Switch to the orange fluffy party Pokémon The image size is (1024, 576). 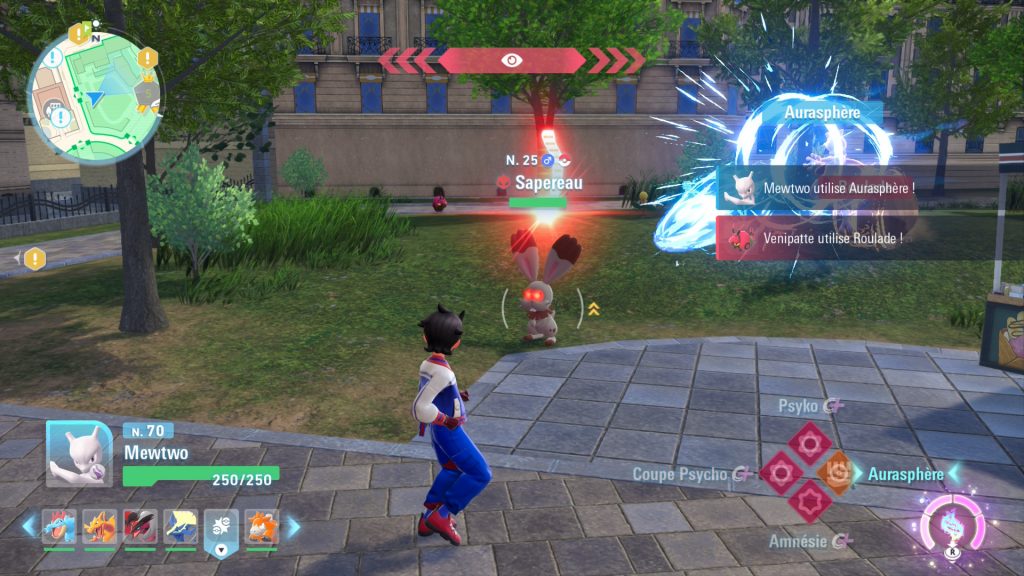(262, 527)
